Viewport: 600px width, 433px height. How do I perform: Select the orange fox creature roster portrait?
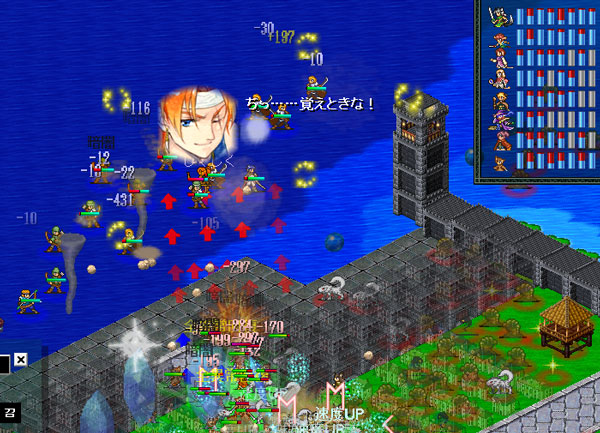click(x=499, y=163)
